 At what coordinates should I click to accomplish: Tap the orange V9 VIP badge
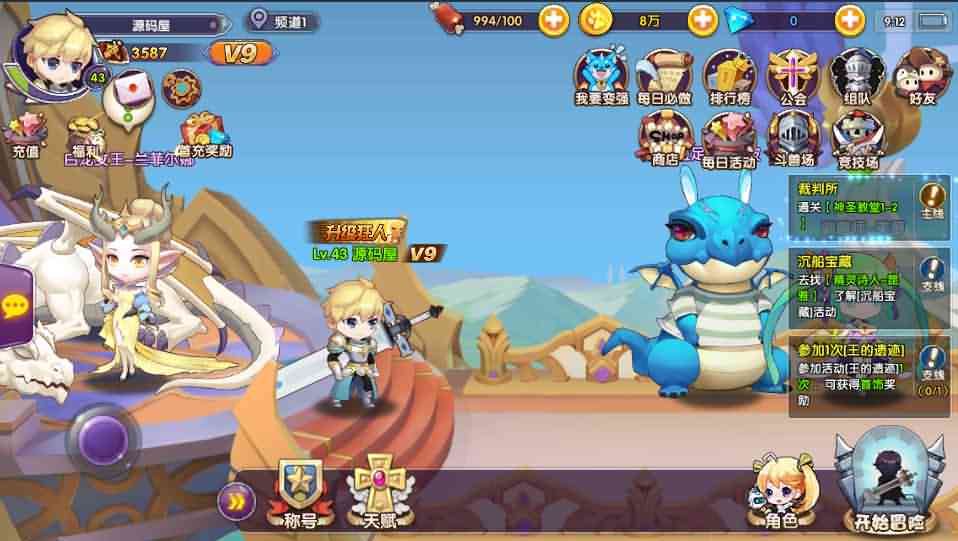pos(241,53)
